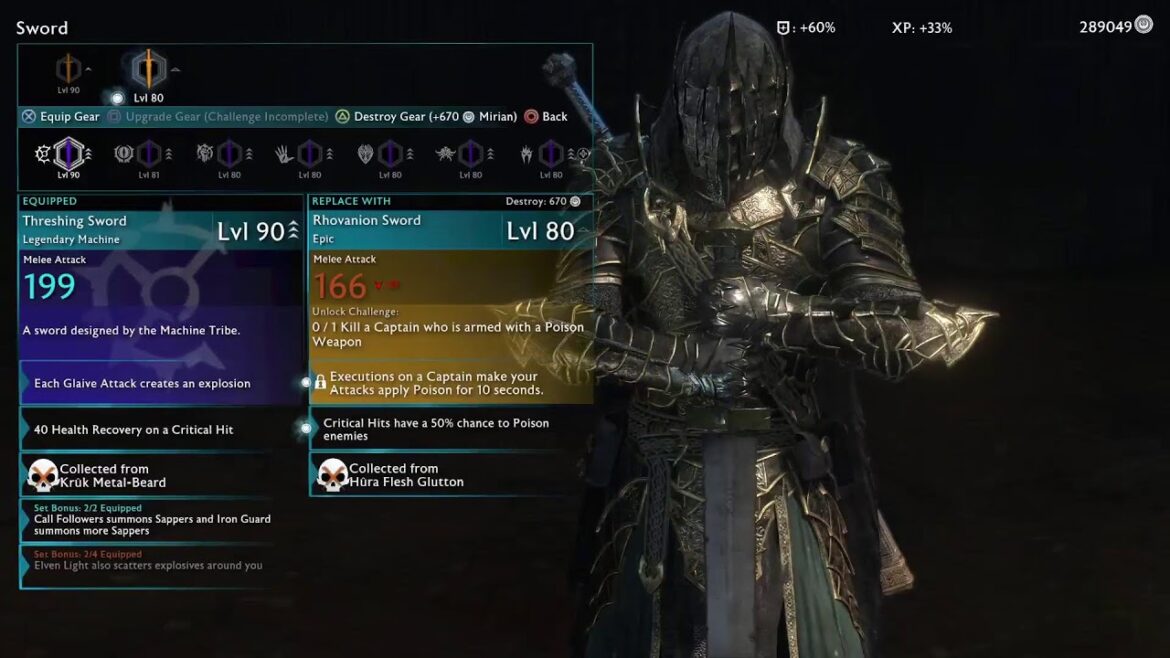Select the legendary sword with the hand emblem
The image size is (1170, 658).
(309, 154)
